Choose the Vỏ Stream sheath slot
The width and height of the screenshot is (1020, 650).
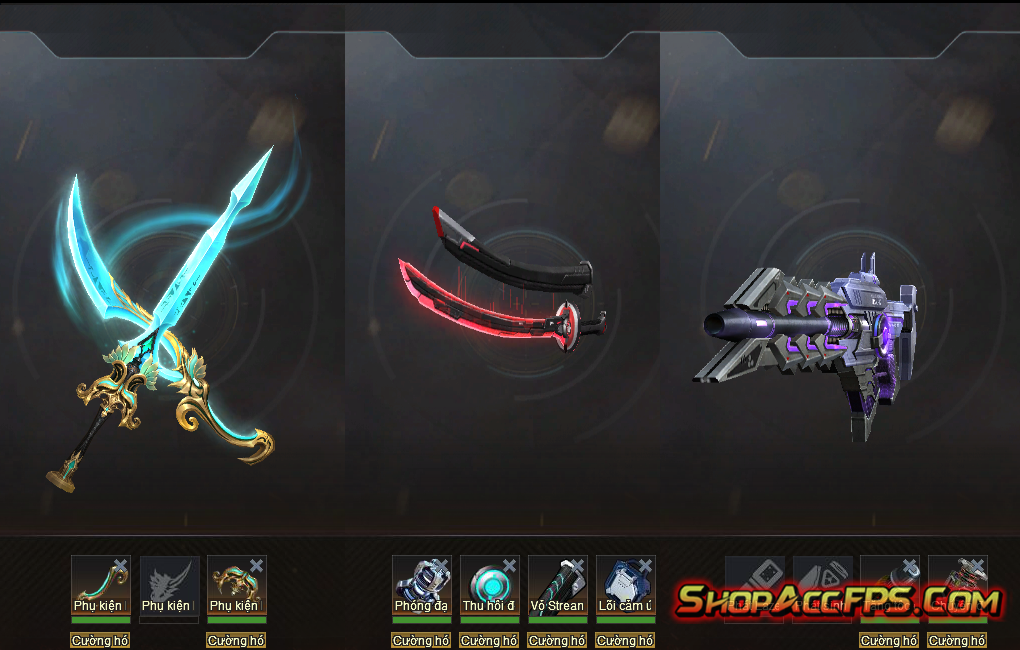click(557, 583)
